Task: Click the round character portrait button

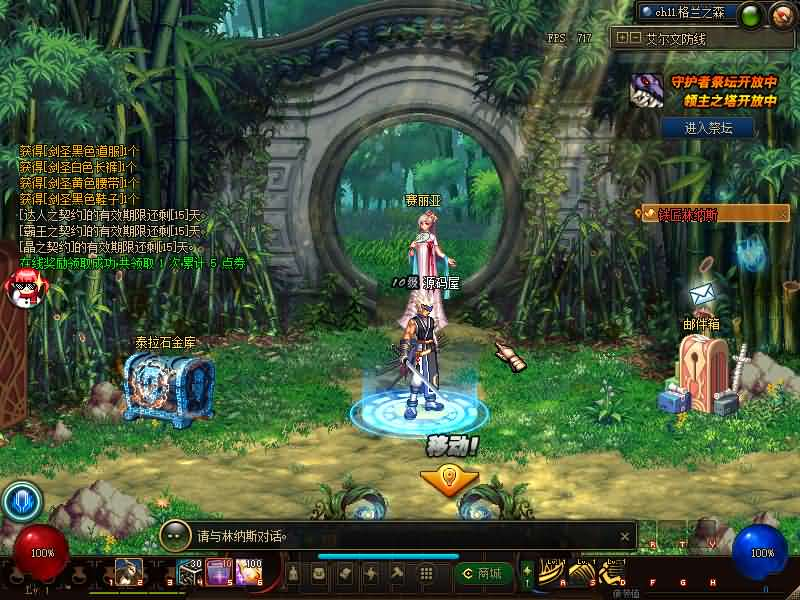Action: 781,15
